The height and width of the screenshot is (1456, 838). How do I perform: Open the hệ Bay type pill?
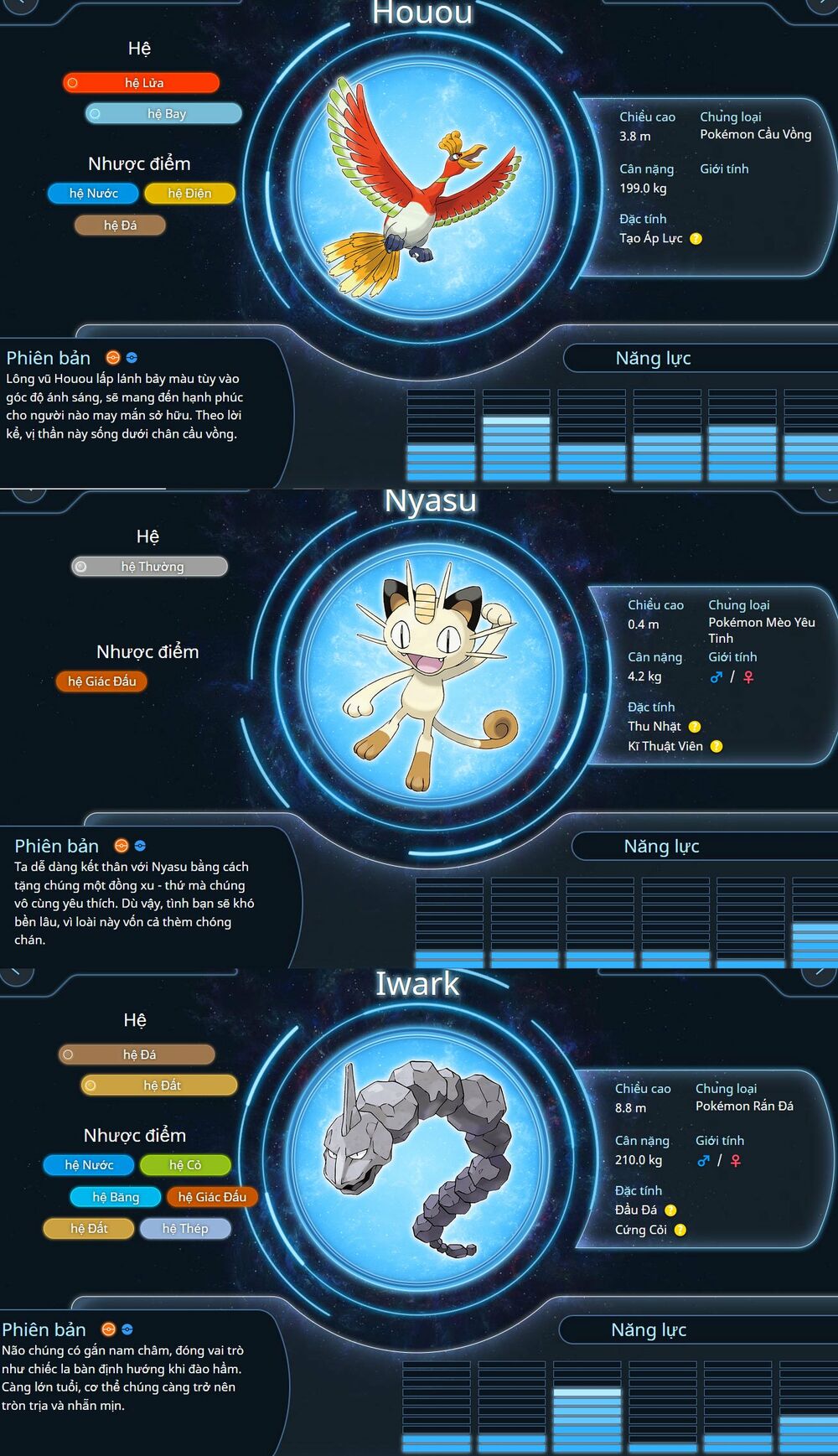tap(163, 114)
